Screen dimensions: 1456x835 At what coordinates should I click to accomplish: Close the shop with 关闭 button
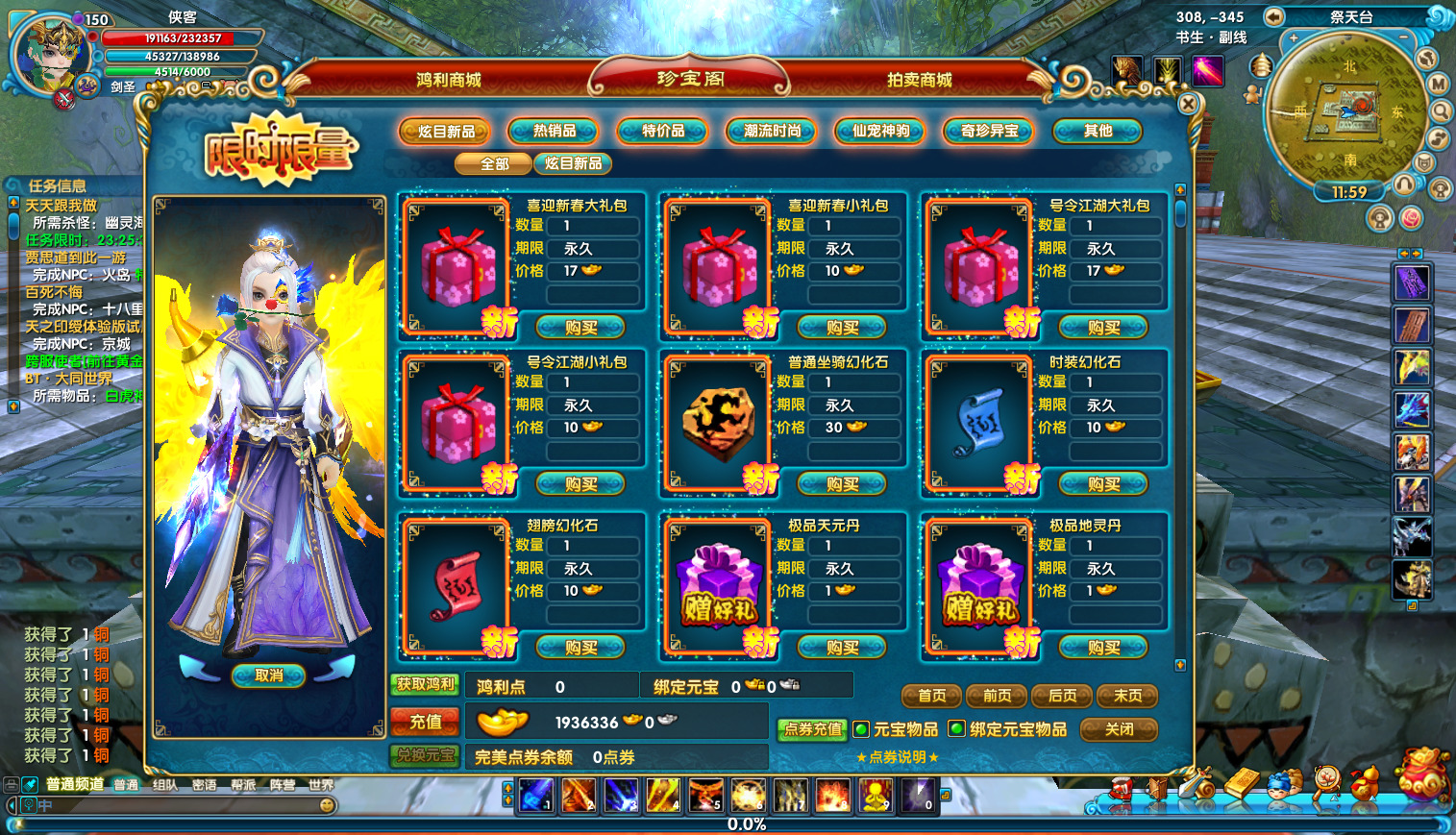click(1119, 729)
